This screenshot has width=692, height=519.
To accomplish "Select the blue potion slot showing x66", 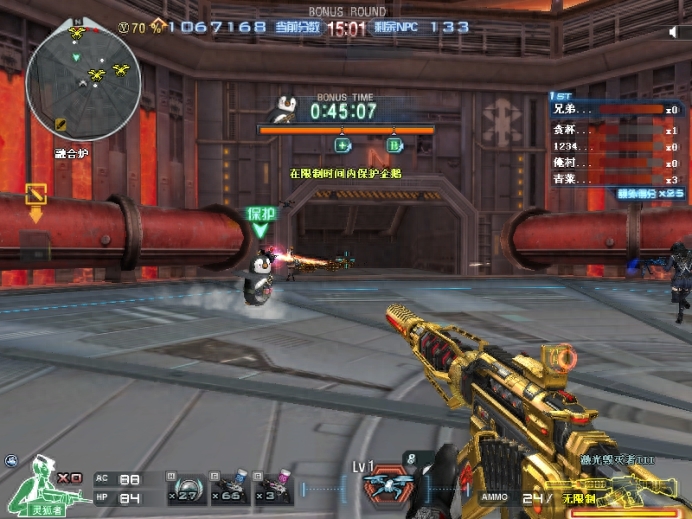I will pyautogui.click(x=230, y=489).
